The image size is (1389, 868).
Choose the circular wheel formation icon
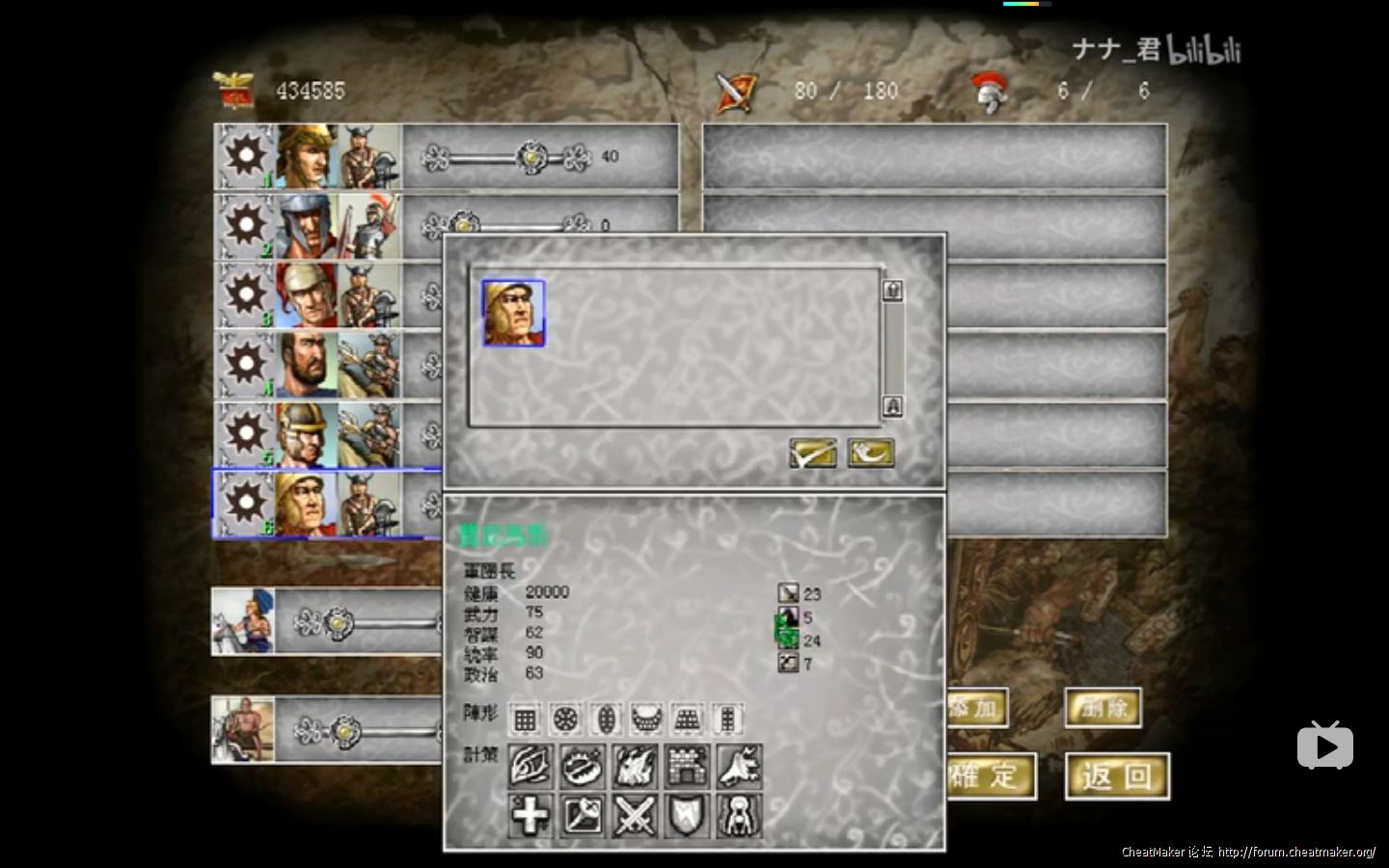point(565,719)
